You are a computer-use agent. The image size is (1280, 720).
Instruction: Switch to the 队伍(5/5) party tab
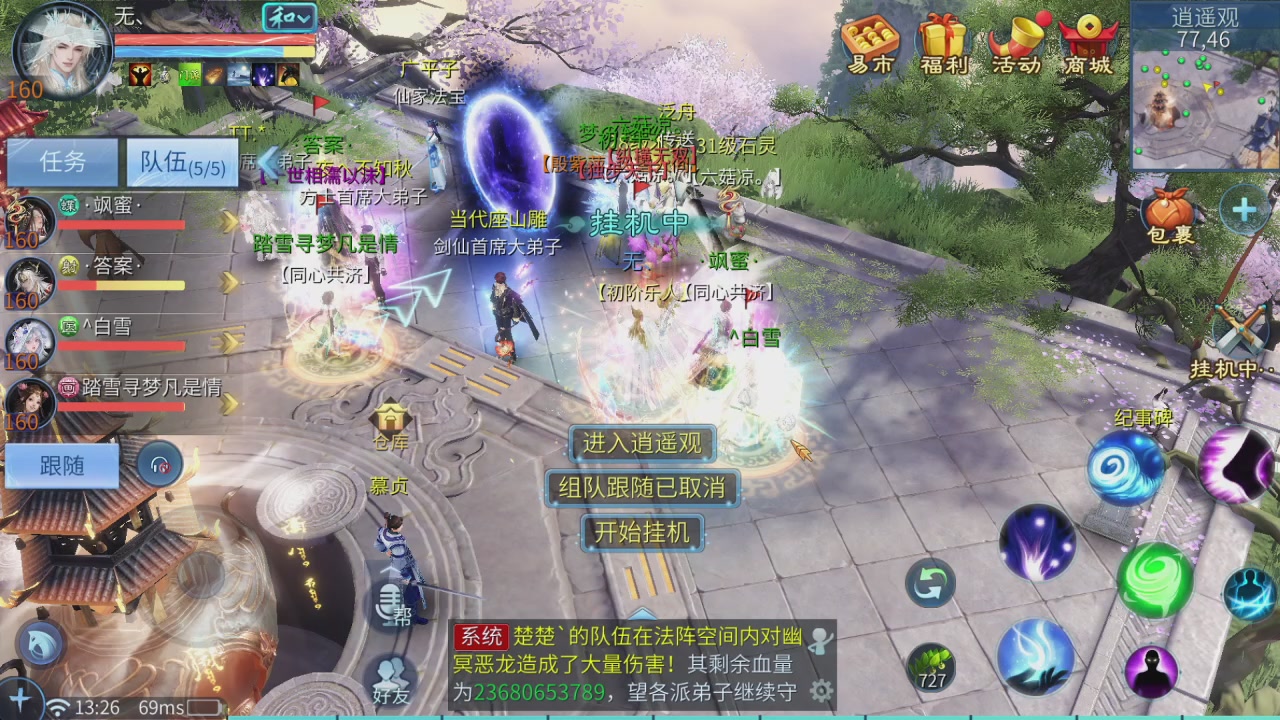pos(180,163)
